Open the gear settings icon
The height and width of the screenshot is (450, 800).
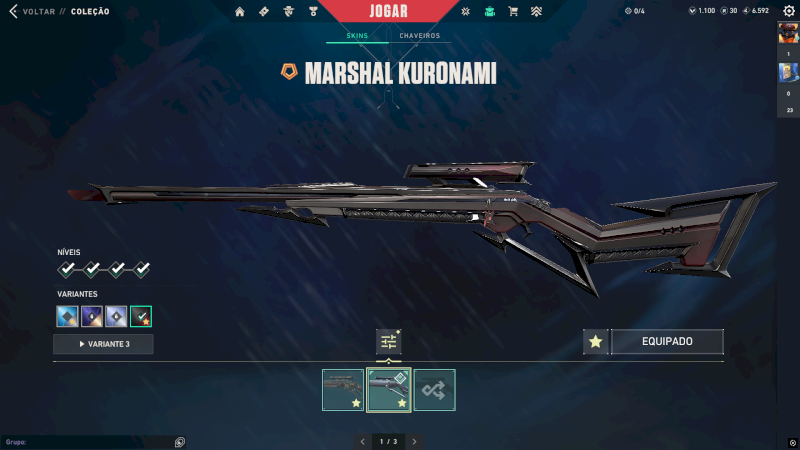(788, 11)
